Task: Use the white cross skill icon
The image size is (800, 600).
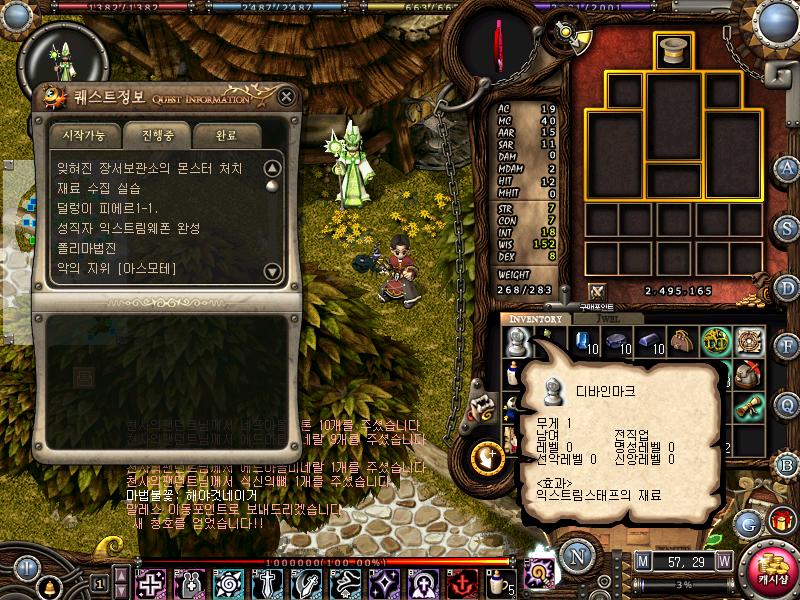Action: (x=151, y=582)
